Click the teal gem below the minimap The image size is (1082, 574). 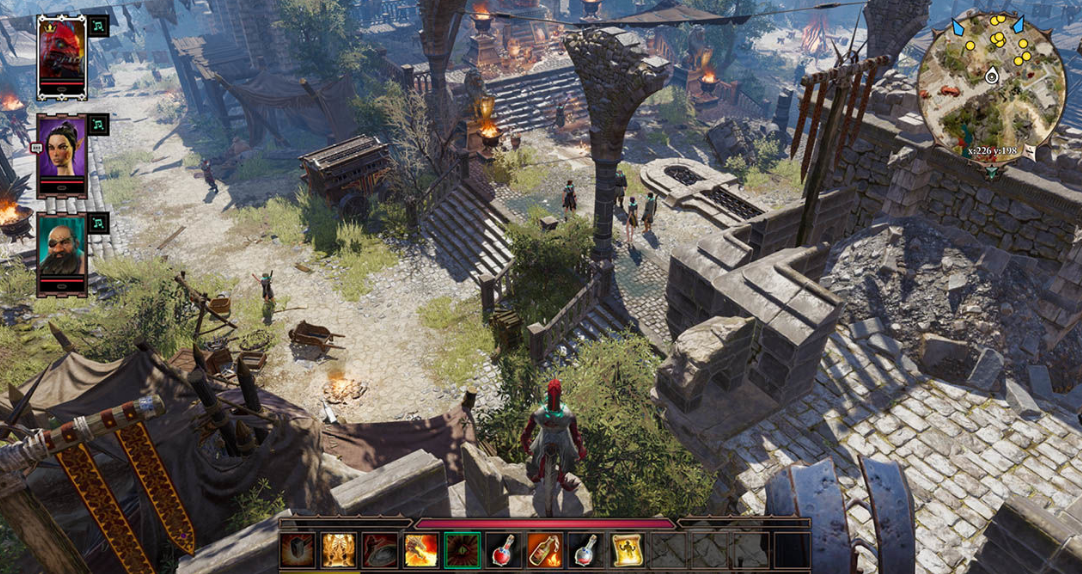(992, 171)
